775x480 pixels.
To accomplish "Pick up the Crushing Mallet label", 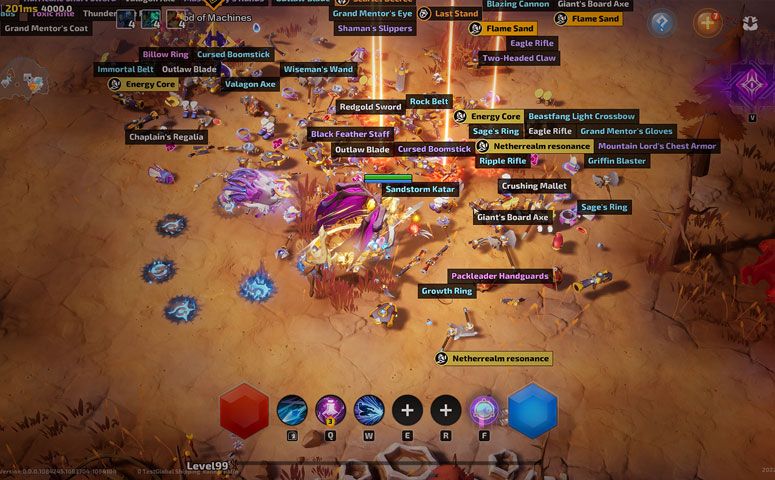I will click(x=535, y=186).
